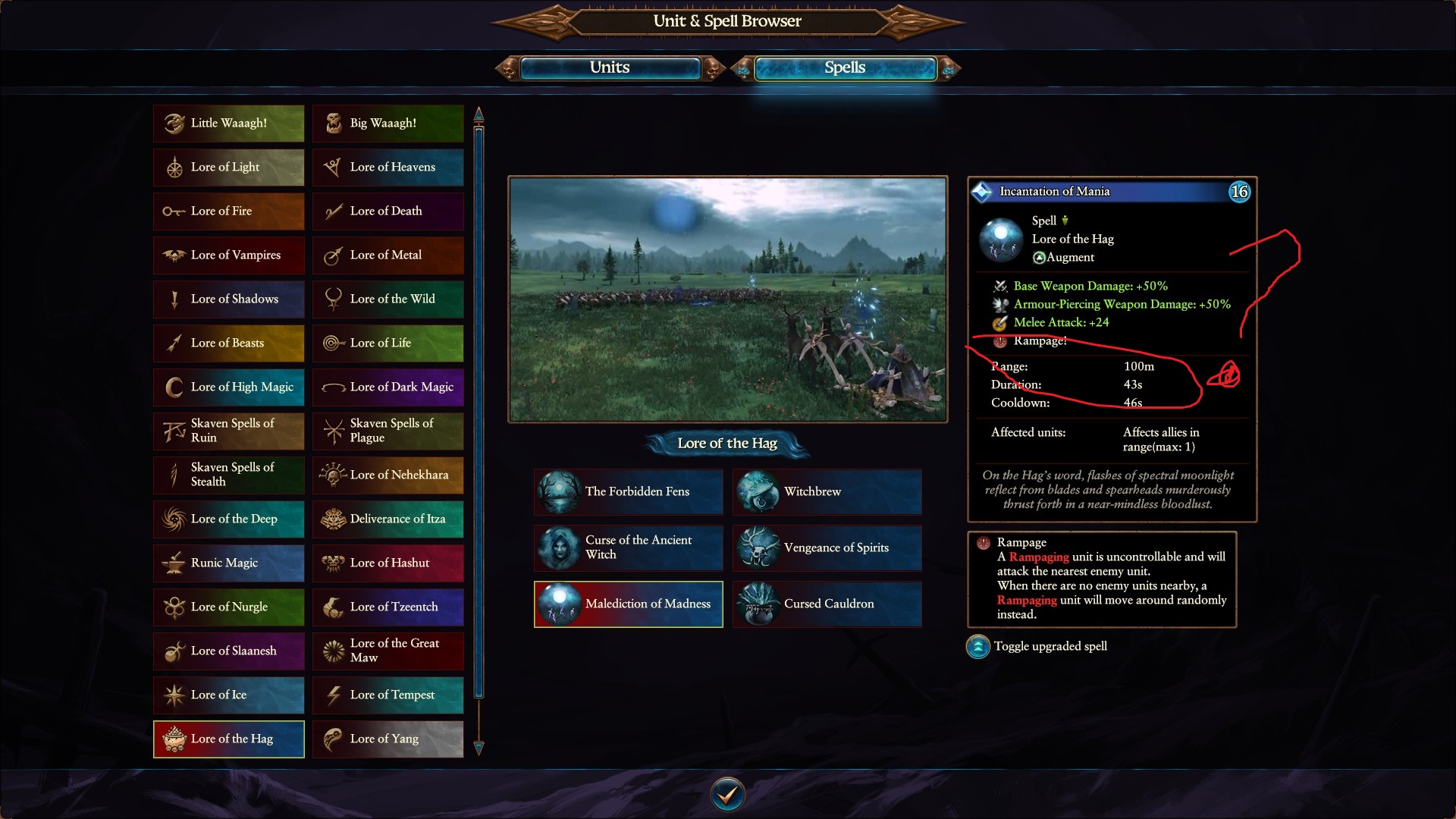Switch selection to Lore of Ice
This screenshot has height=819, width=1456.
(x=227, y=695)
